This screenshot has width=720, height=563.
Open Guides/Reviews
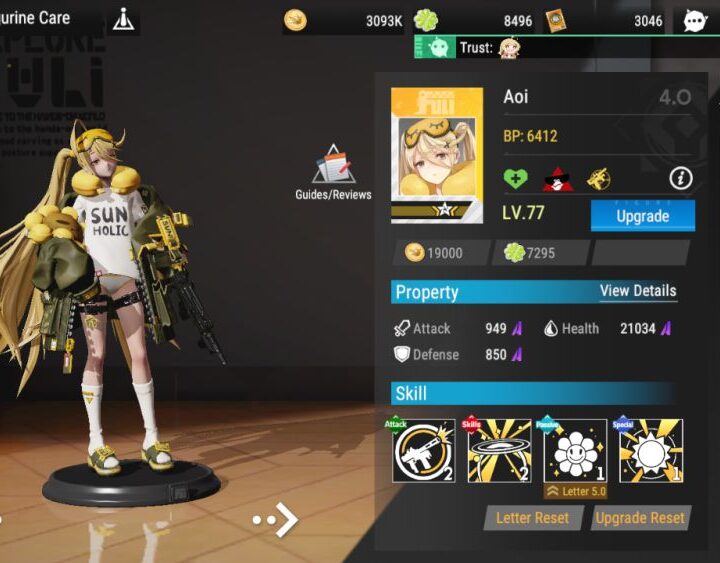[x=333, y=173]
